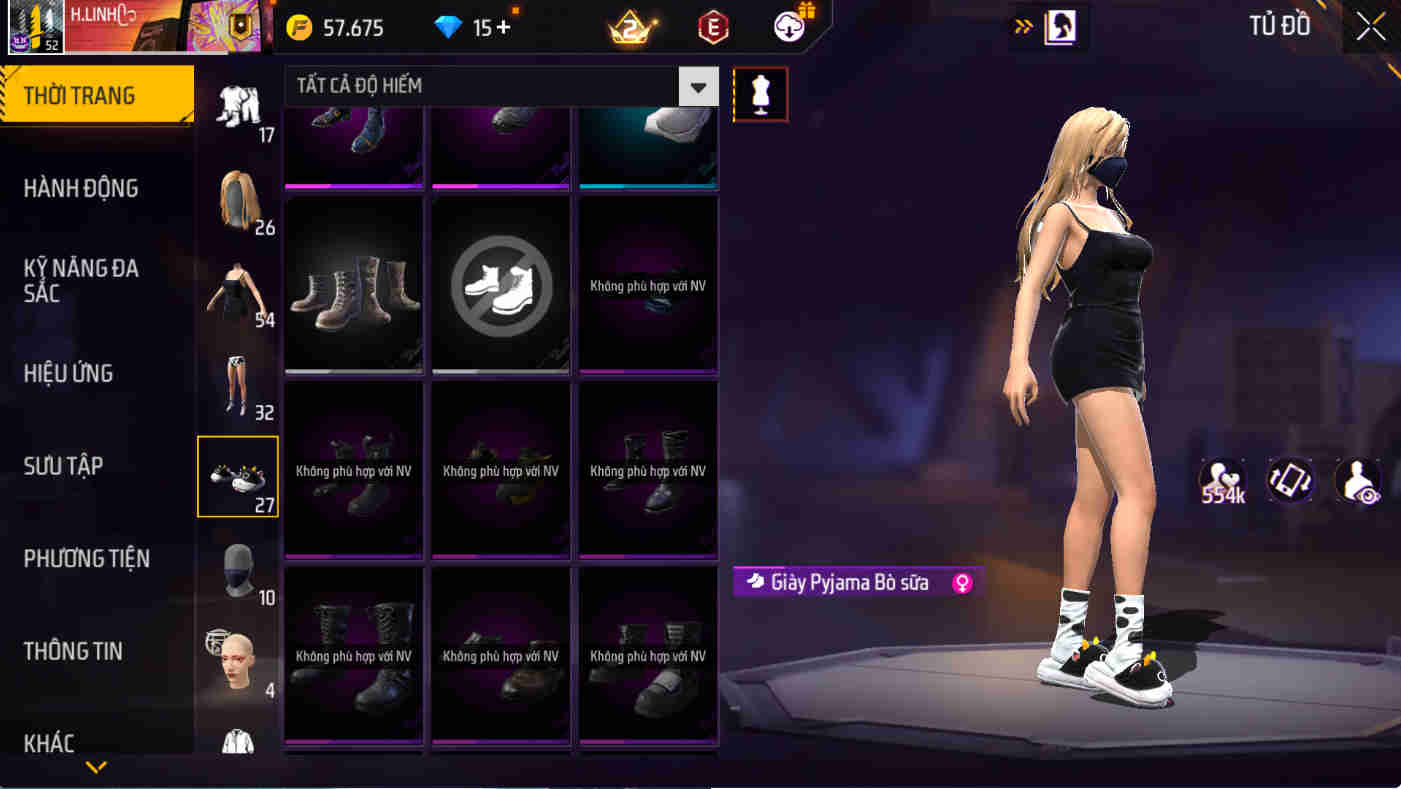
Task: Collapse the panel using the double arrows
Action: [1023, 28]
